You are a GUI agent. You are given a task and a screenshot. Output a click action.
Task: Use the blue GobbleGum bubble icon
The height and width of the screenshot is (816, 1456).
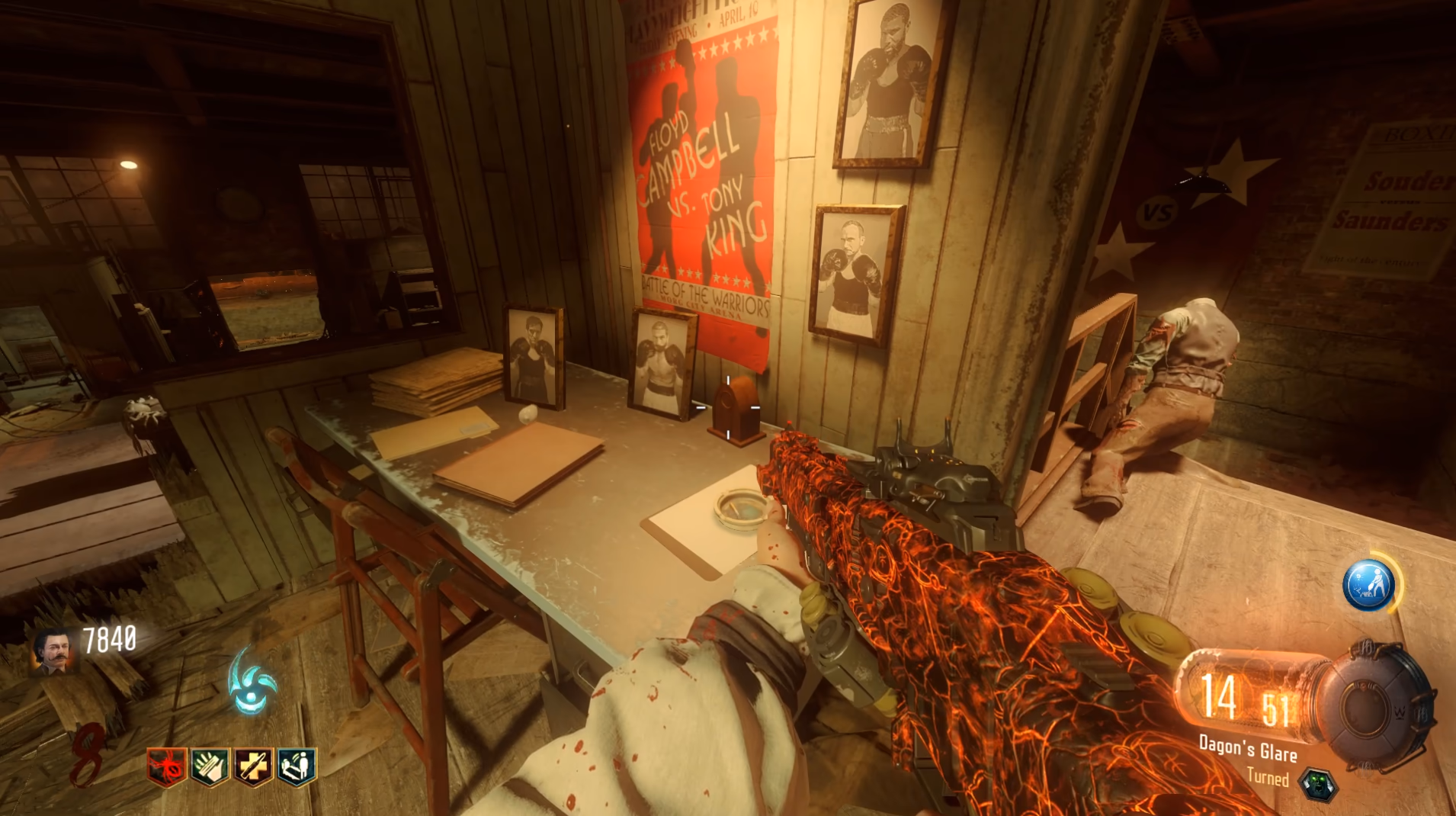pos(1368,585)
